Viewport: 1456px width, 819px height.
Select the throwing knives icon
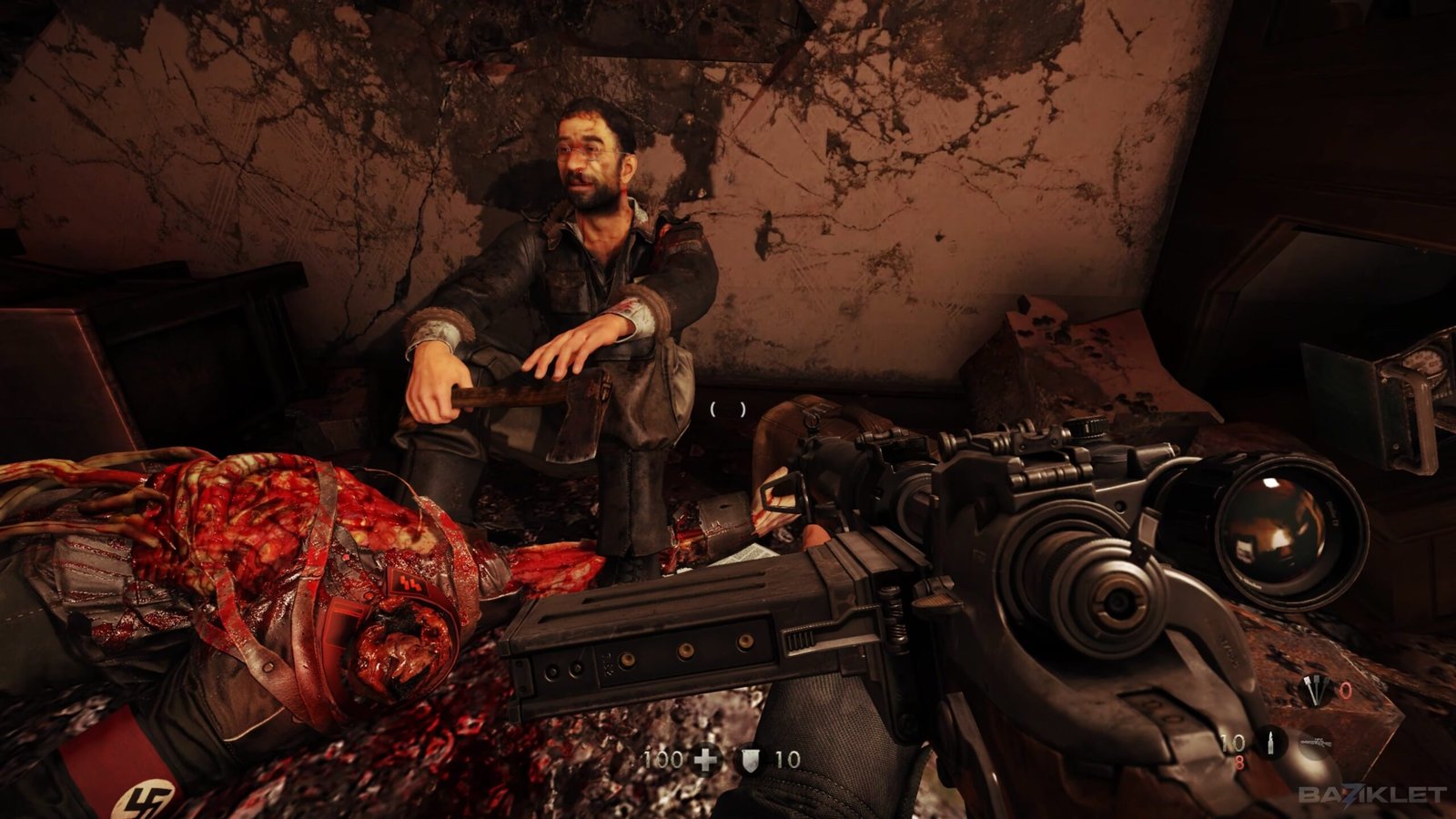(1318, 691)
